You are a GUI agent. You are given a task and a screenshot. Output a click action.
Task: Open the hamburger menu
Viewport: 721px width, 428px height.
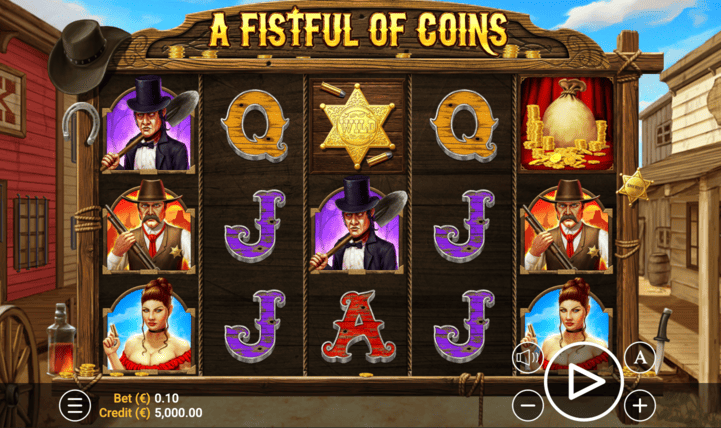pos(74,405)
